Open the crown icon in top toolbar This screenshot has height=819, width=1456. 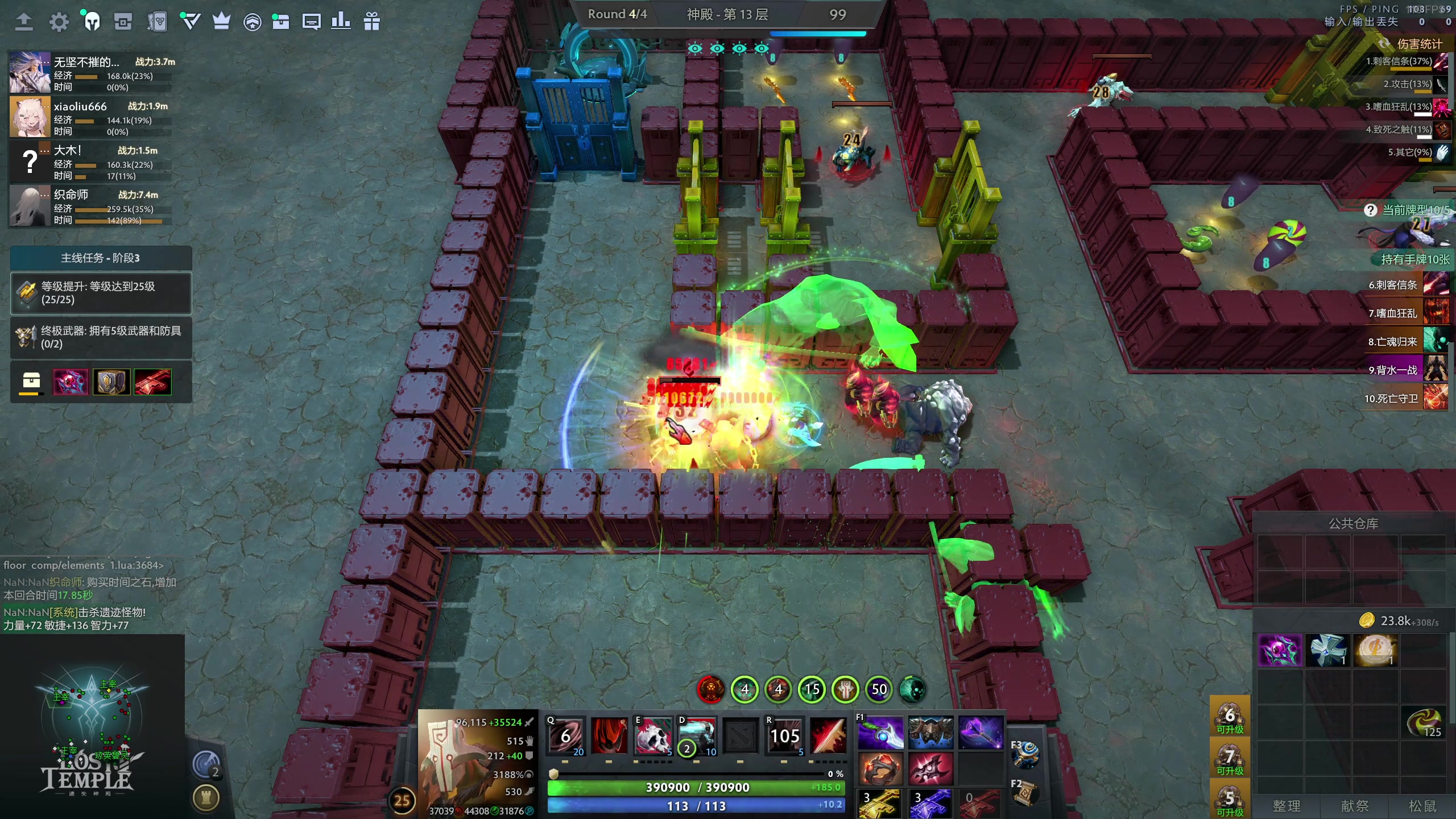coord(221,22)
